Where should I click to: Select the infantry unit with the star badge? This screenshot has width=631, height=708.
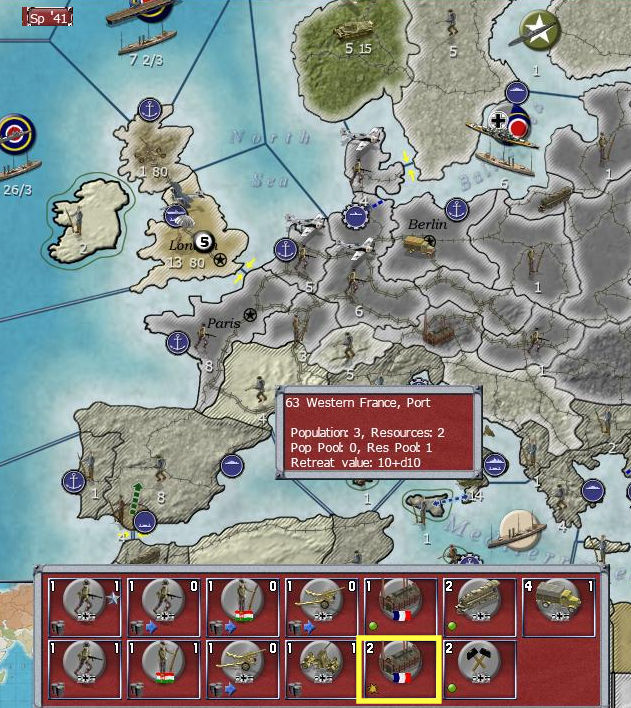(84, 603)
